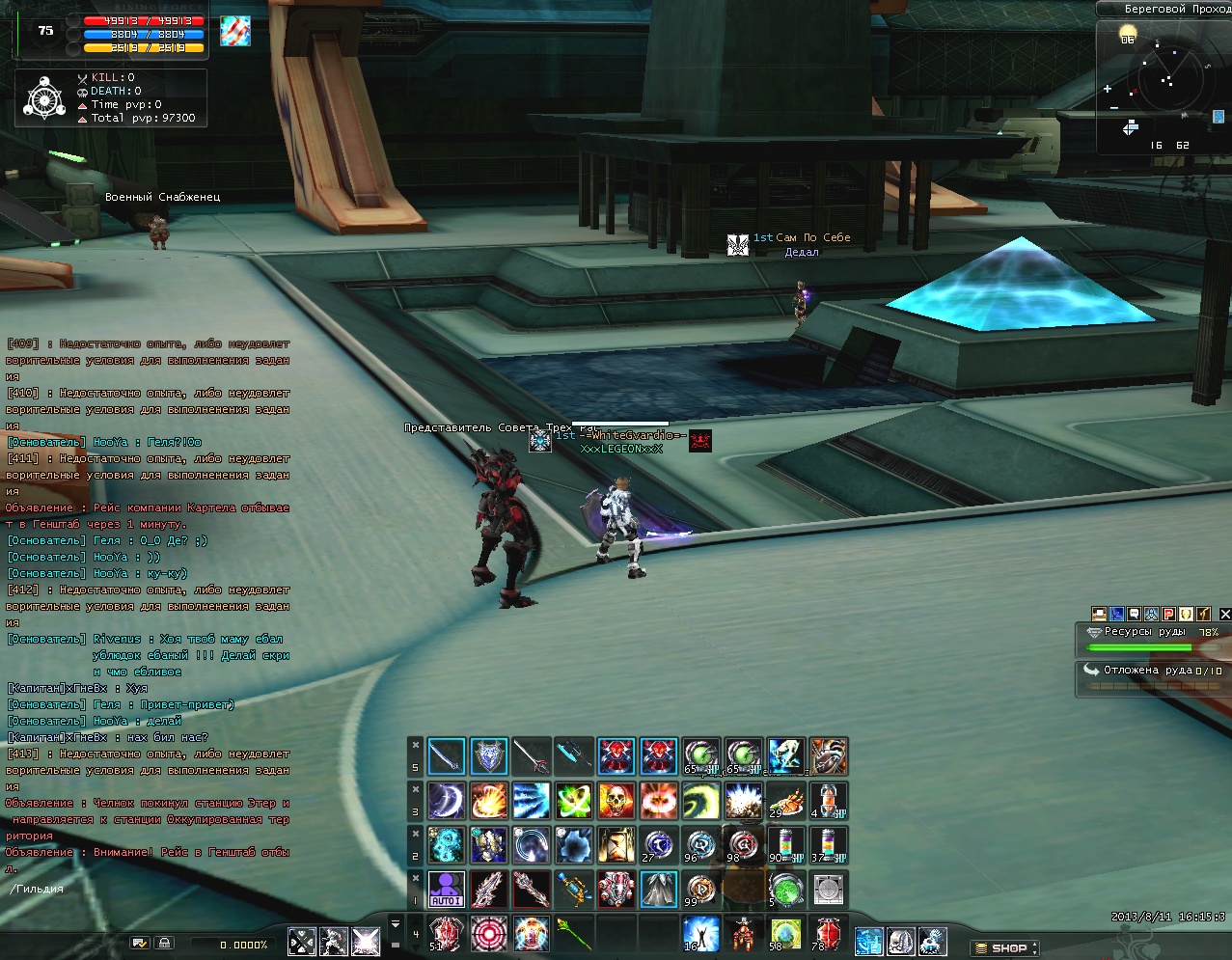The width and height of the screenshot is (1232, 960).
Task: Click the red P icon above ore panel
Action: [1168, 614]
